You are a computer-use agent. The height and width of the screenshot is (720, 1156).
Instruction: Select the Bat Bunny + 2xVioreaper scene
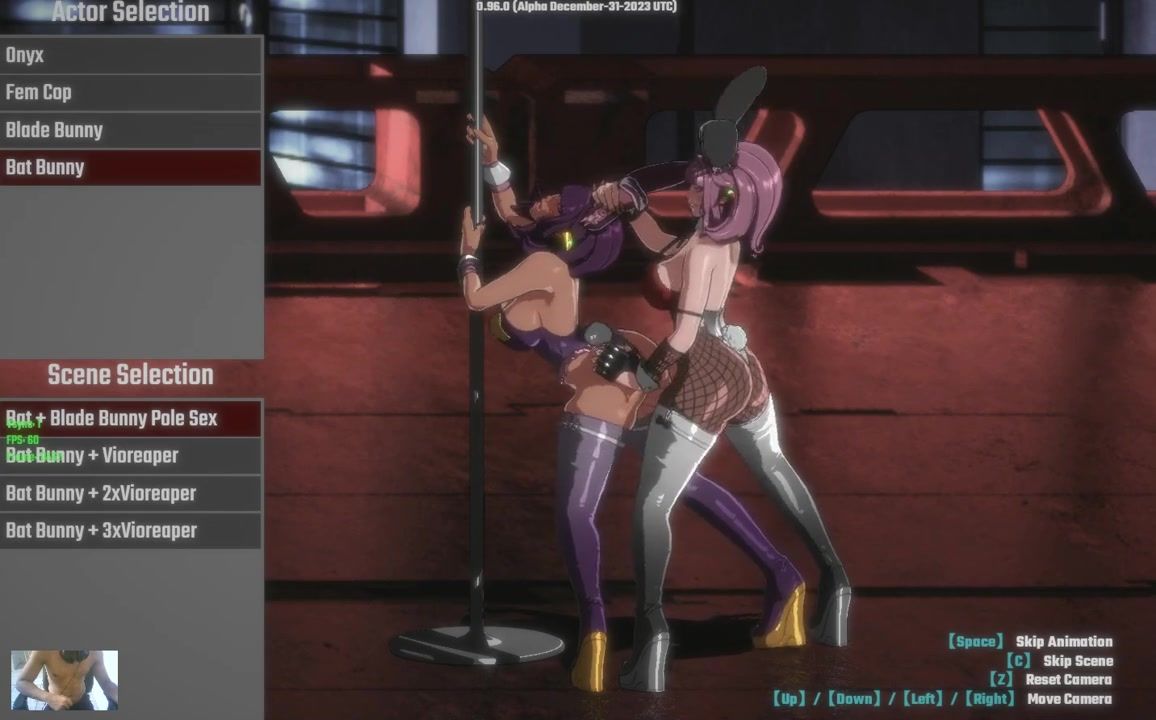130,493
